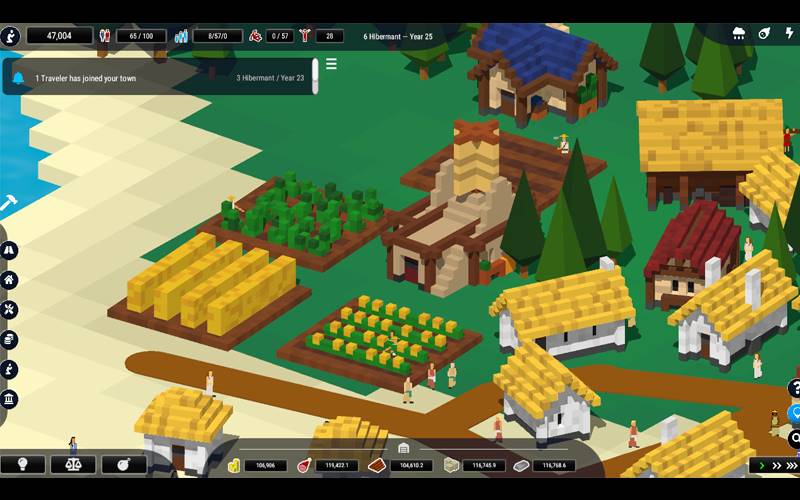Open the notification list menu
Screen dimensions: 800x500
tap(331, 64)
